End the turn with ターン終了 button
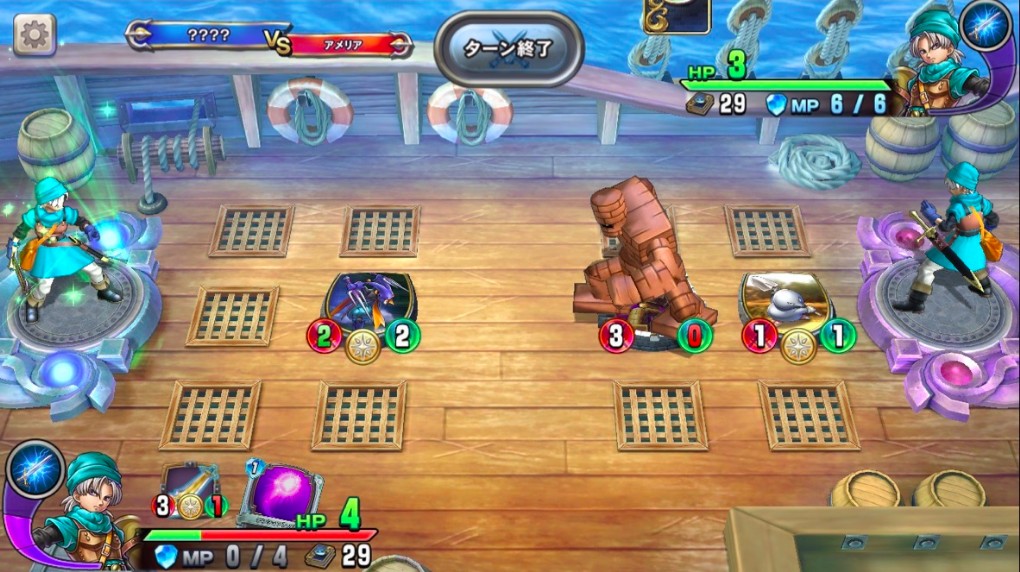The width and height of the screenshot is (1020, 572). click(x=508, y=48)
